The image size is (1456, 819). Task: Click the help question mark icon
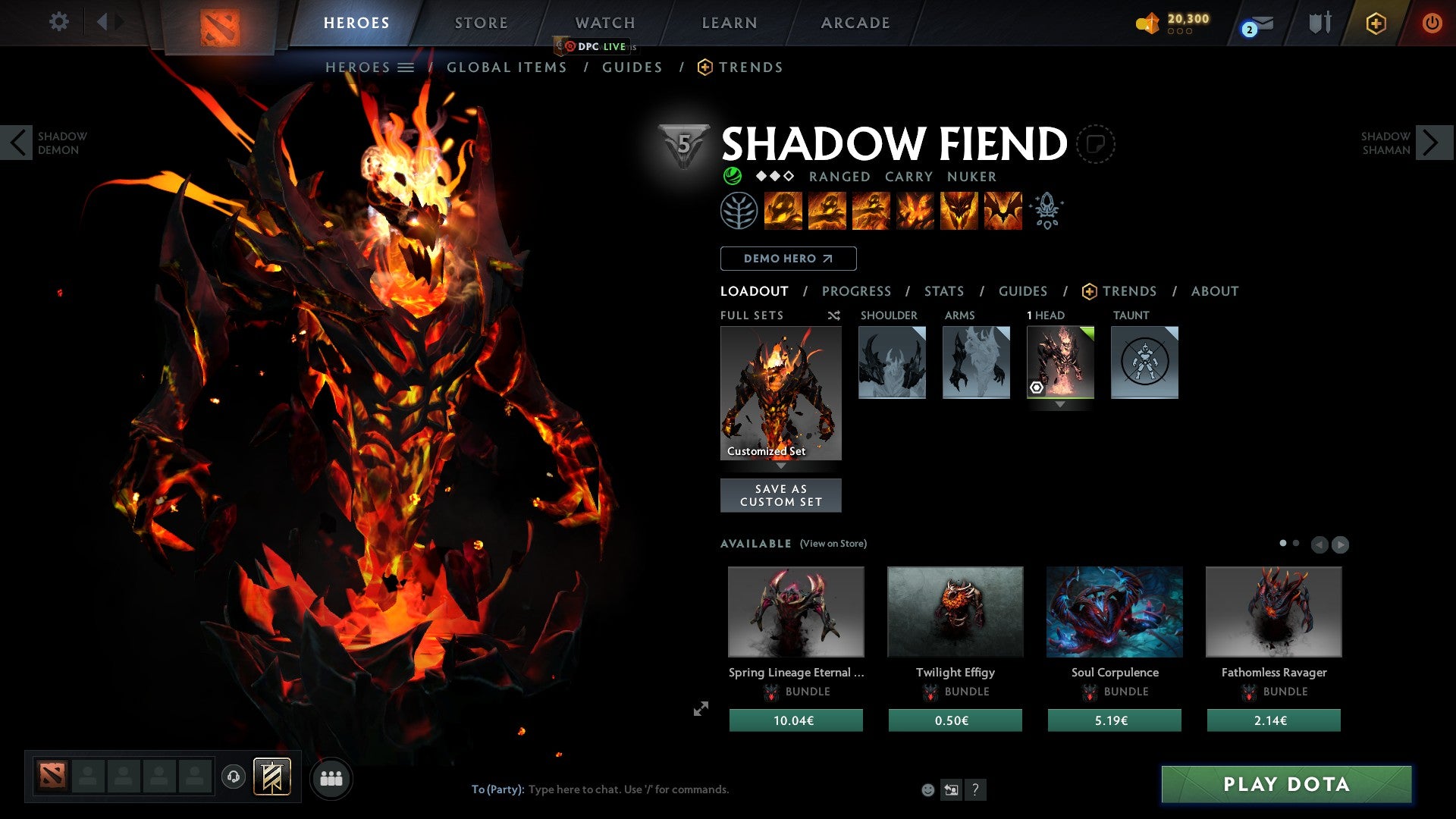pos(975,789)
